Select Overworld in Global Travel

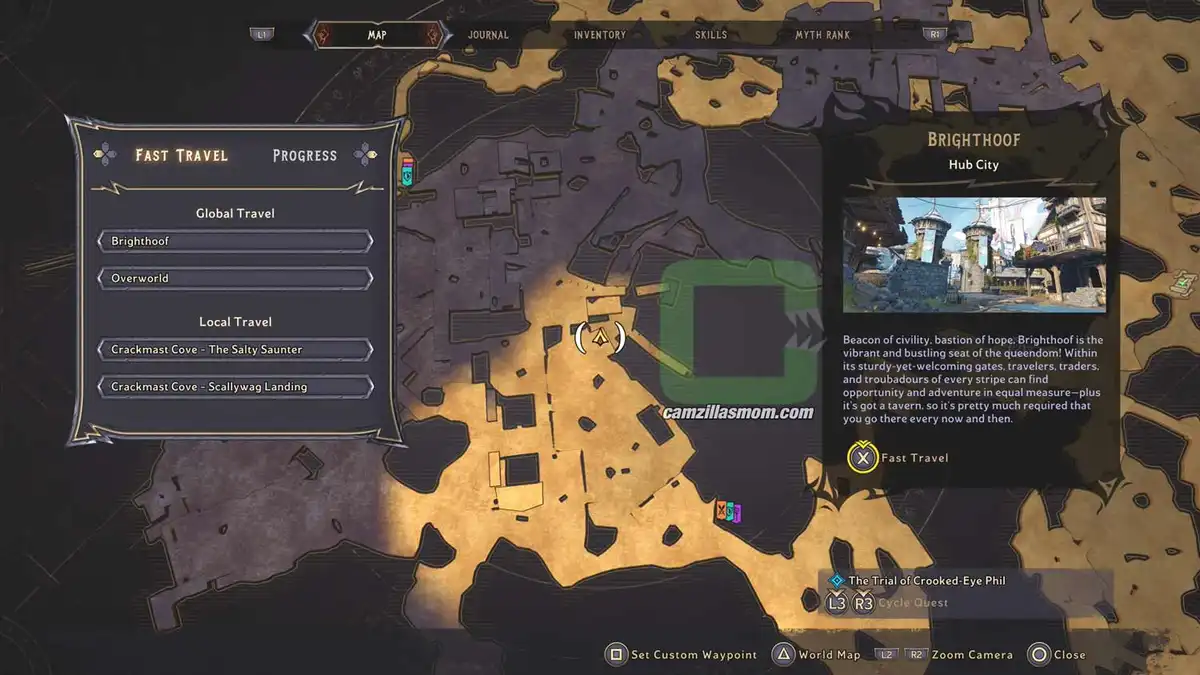(x=236, y=278)
